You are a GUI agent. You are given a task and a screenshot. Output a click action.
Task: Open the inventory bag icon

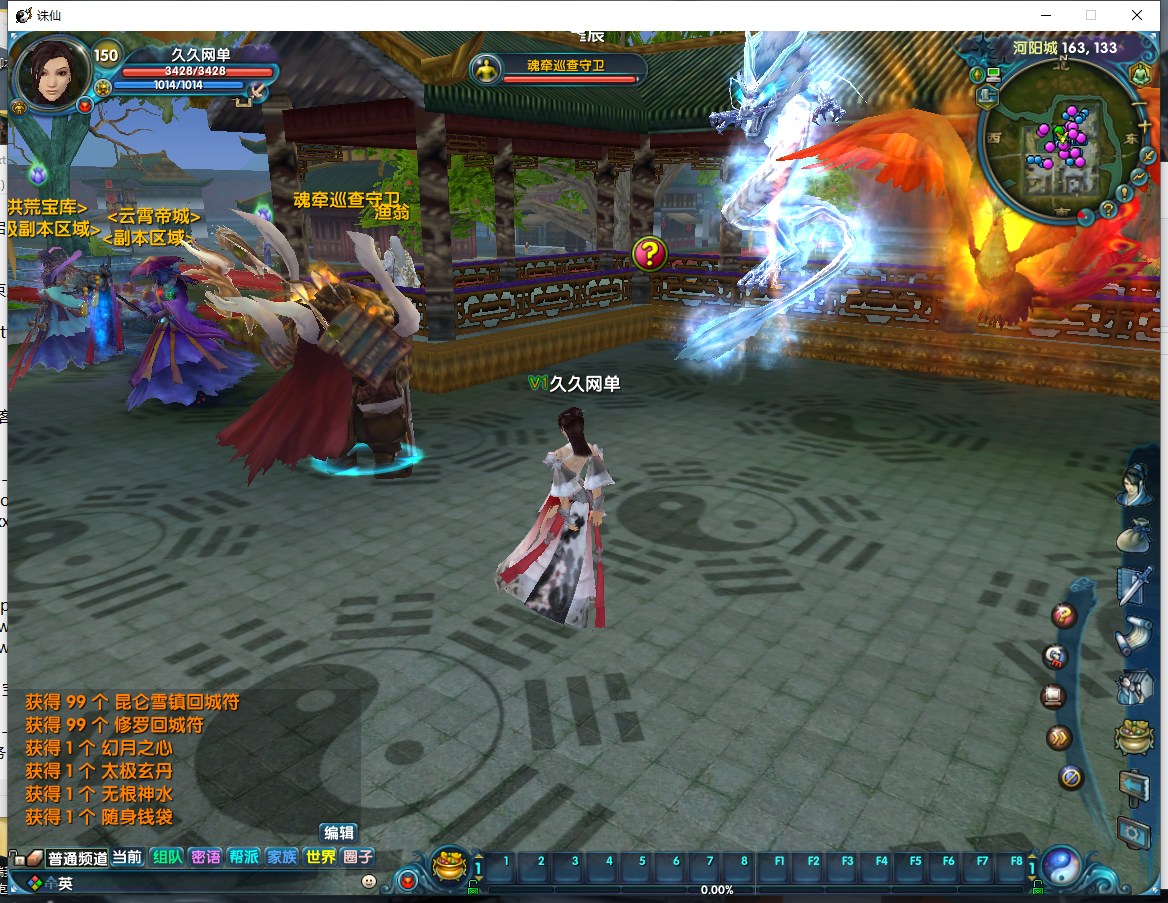click(1134, 535)
